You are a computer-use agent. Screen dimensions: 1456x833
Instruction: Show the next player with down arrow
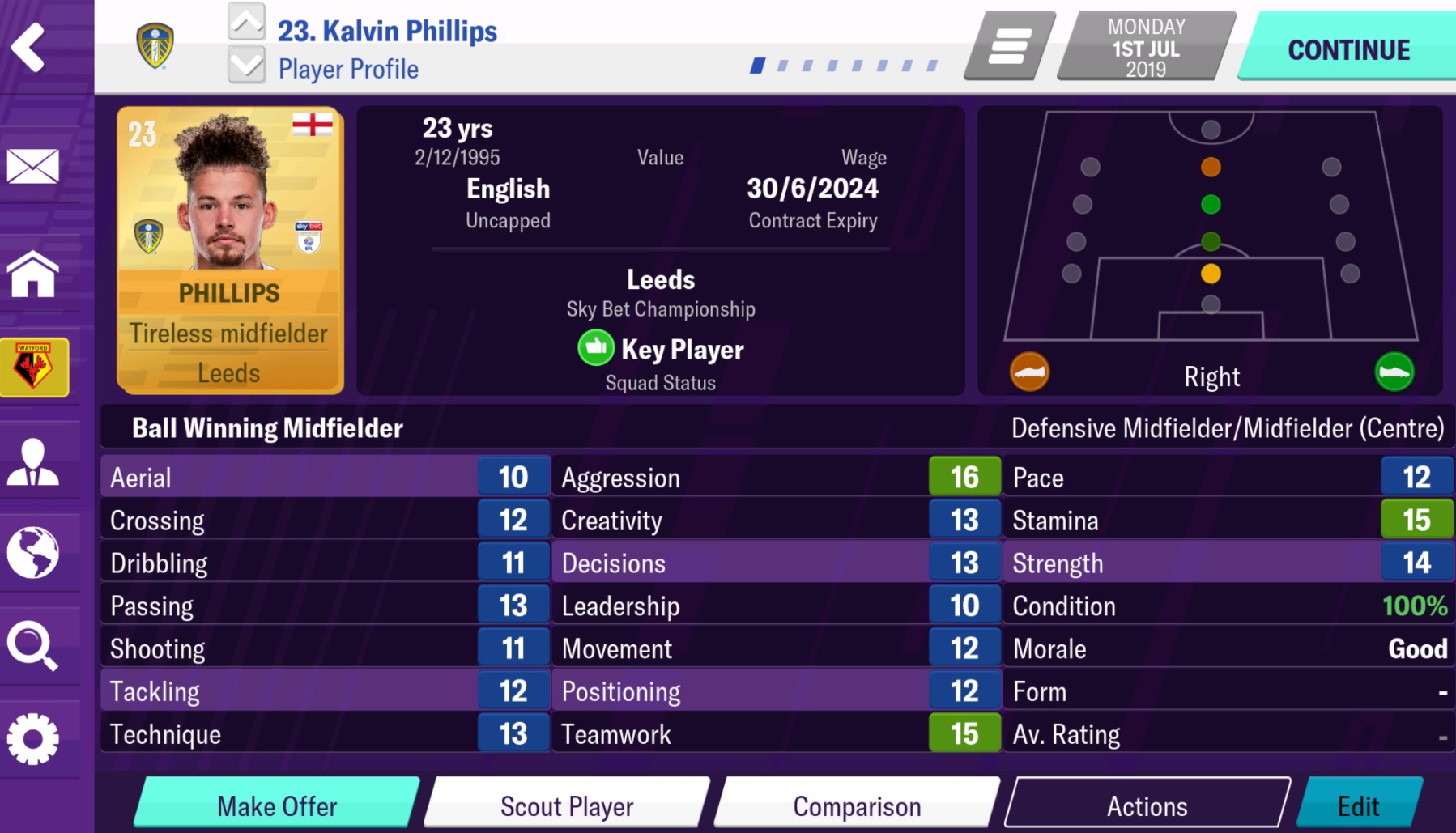[246, 64]
